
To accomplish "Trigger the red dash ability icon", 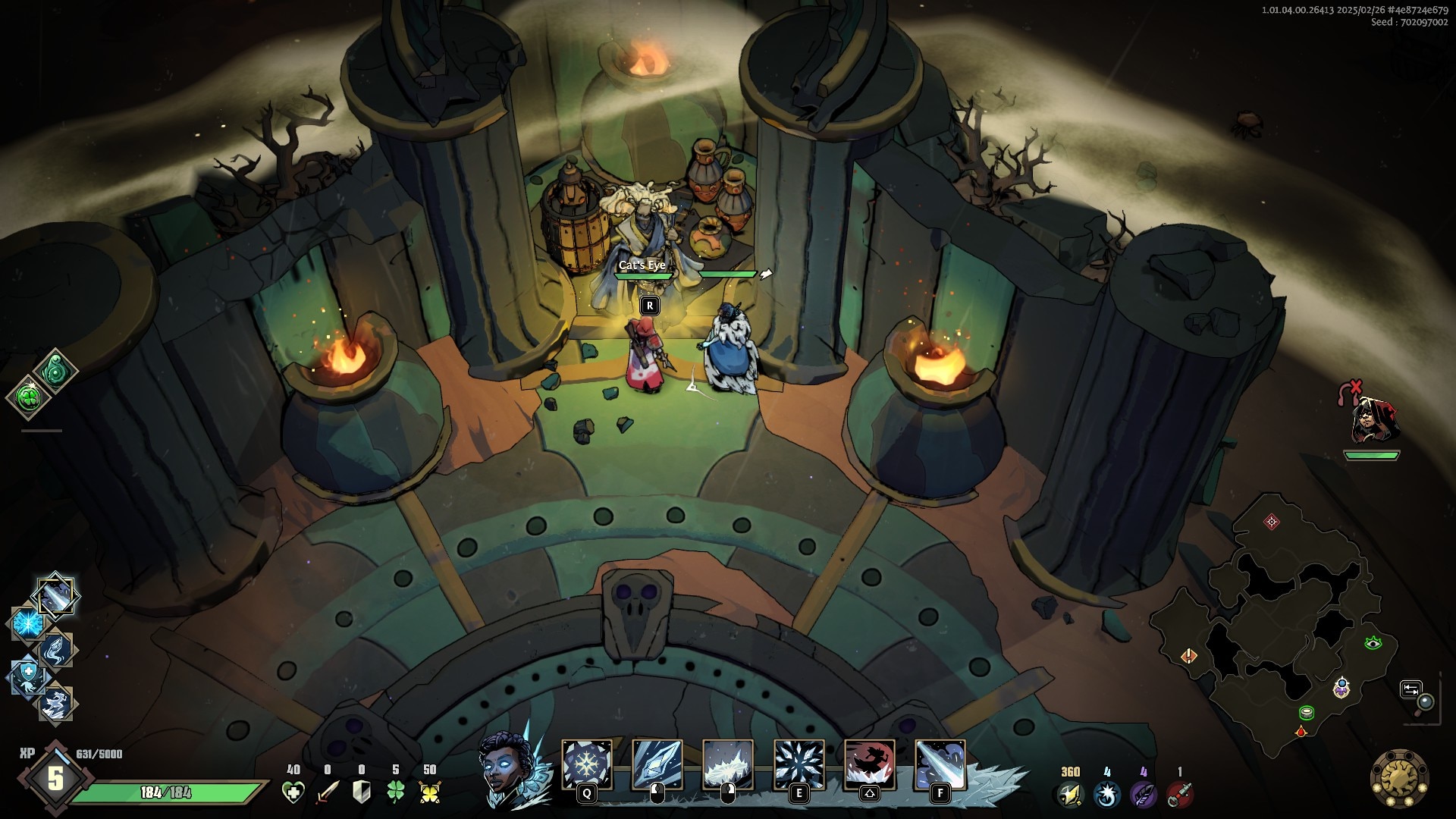I will pyautogui.click(x=870, y=764).
